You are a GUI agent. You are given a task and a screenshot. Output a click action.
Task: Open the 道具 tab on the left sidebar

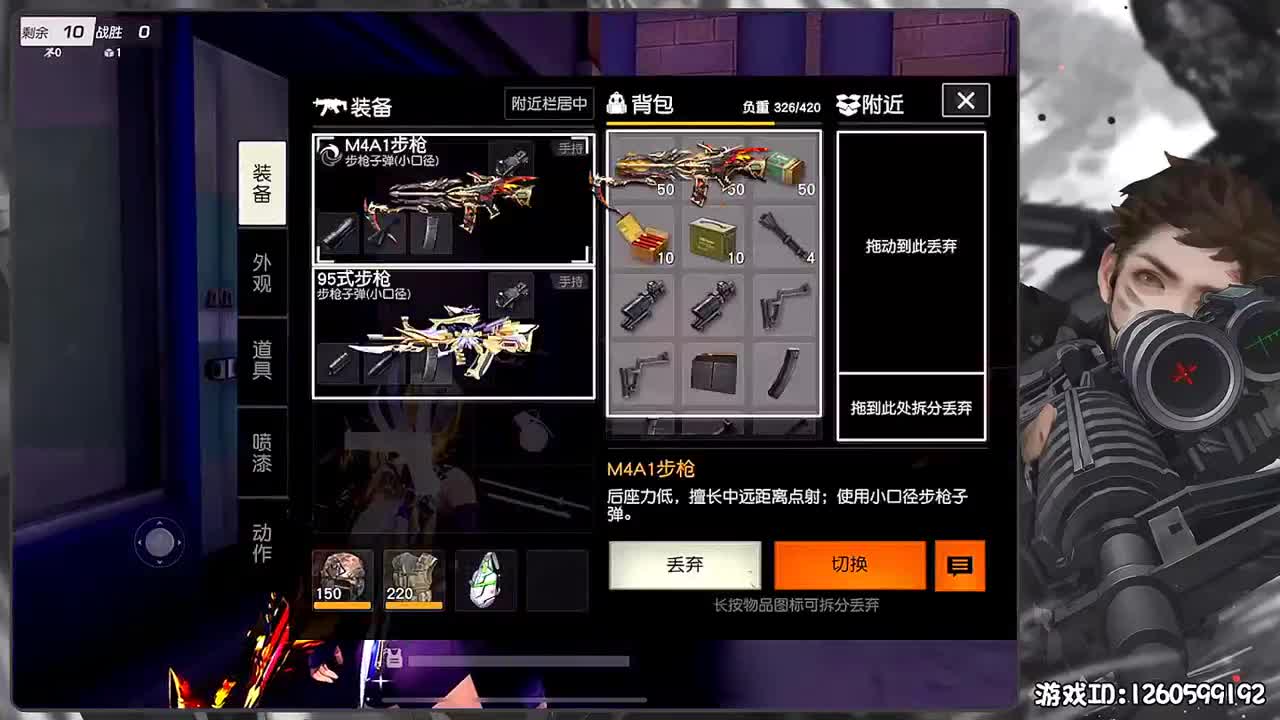[x=262, y=362]
